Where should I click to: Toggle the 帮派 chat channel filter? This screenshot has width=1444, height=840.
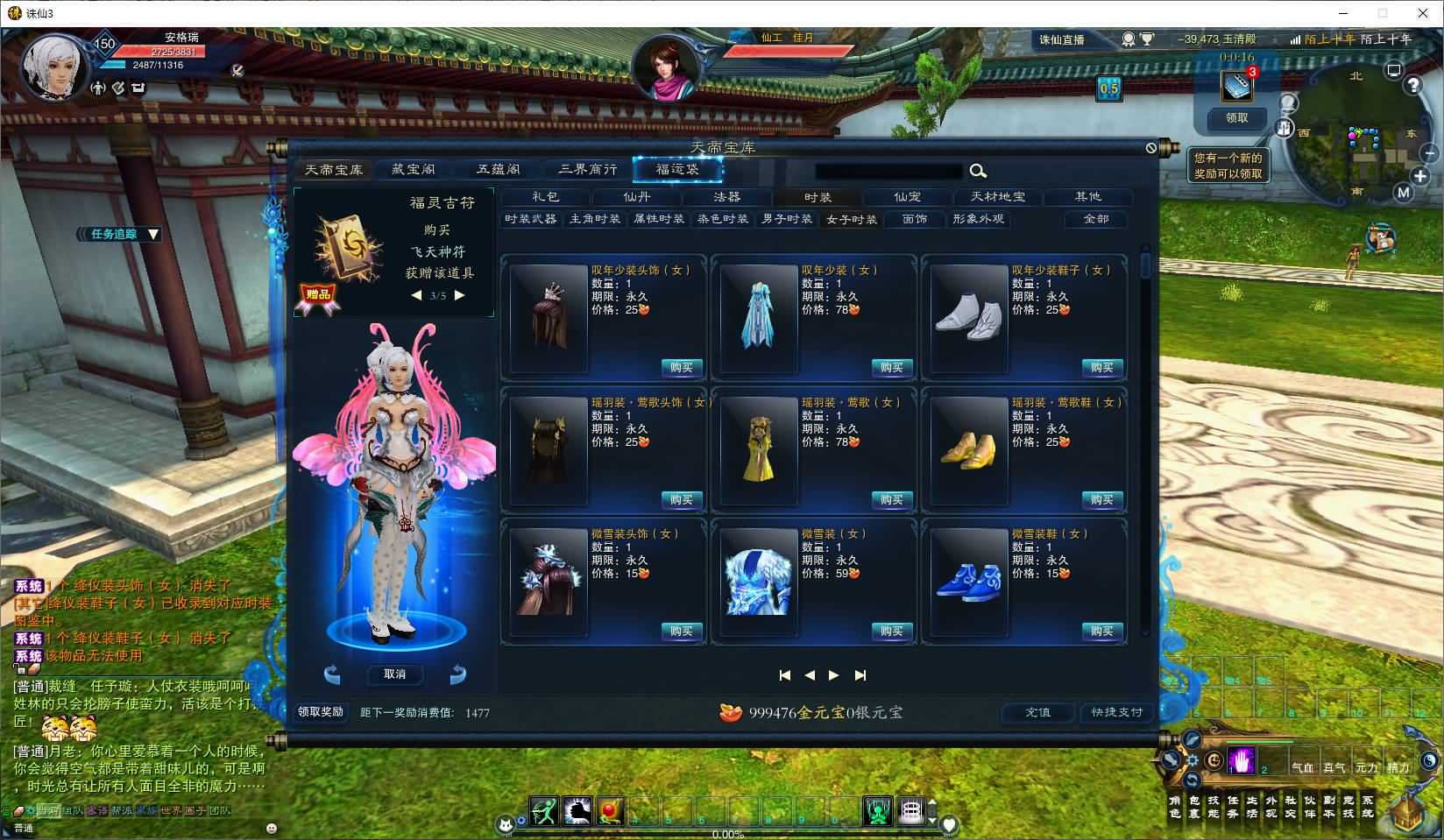[121, 811]
